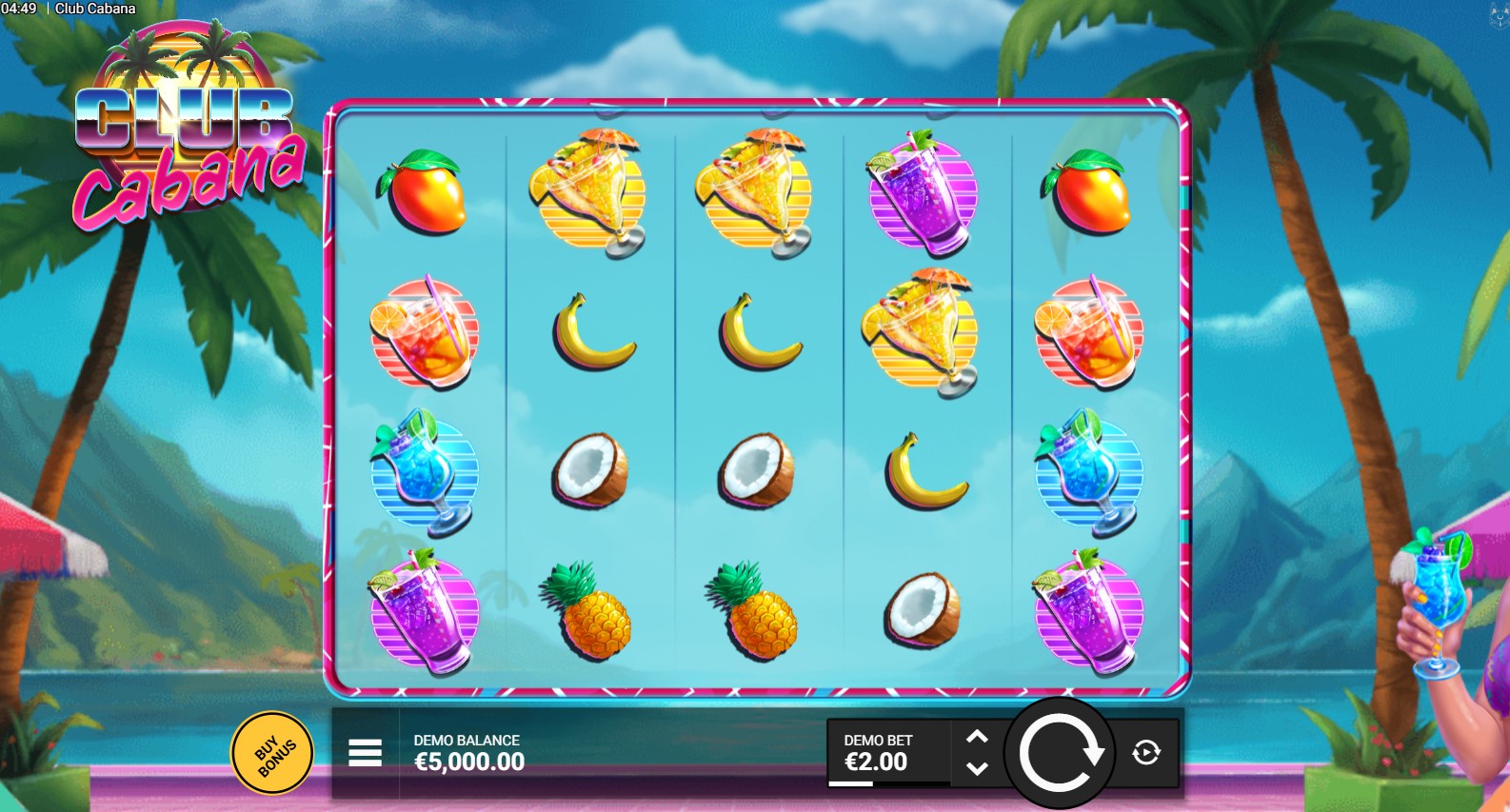Screen dimensions: 1510x812
Task: Spin the reels
Action: click(1060, 754)
